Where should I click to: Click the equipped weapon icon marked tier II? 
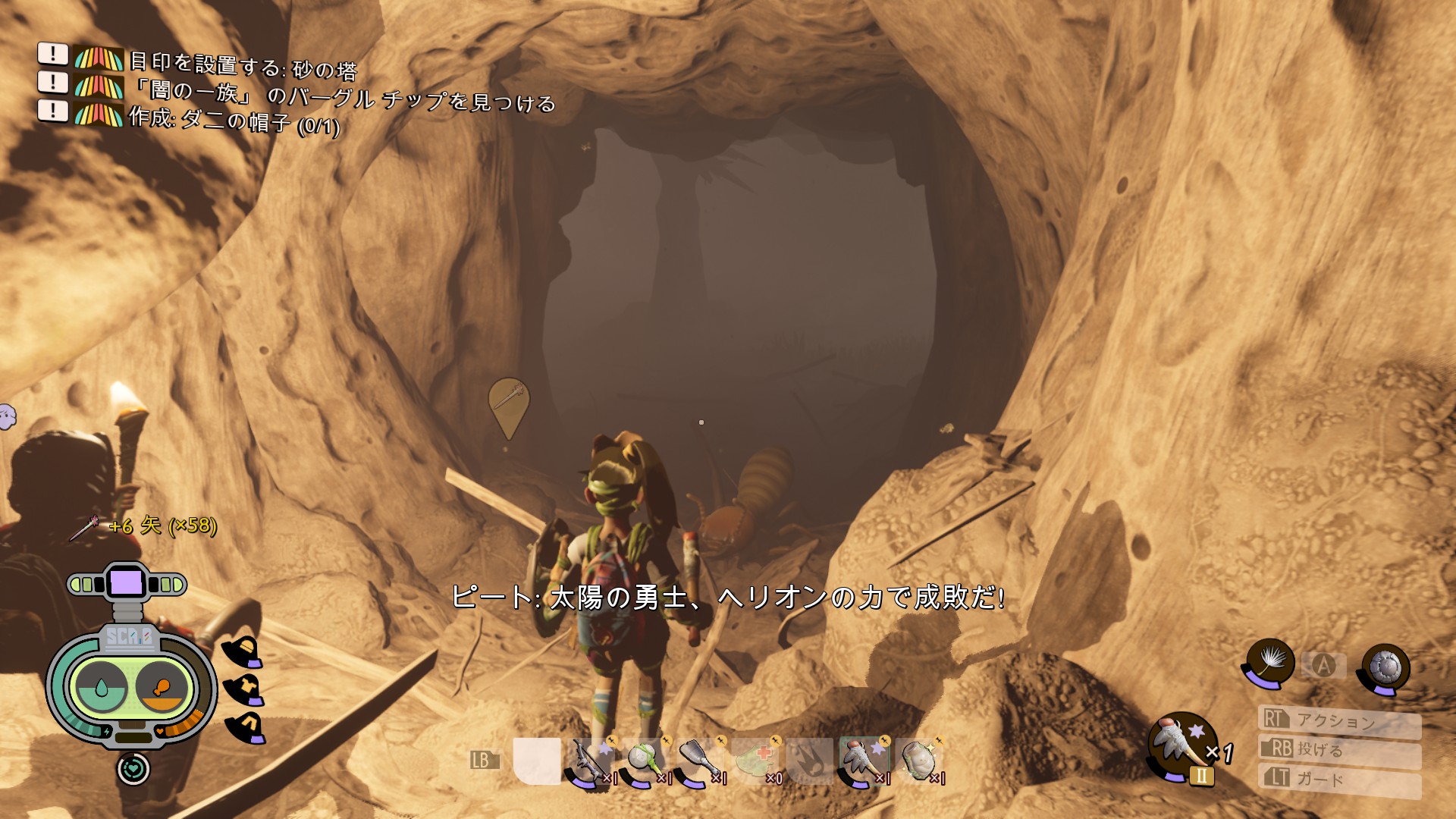coord(1181,745)
